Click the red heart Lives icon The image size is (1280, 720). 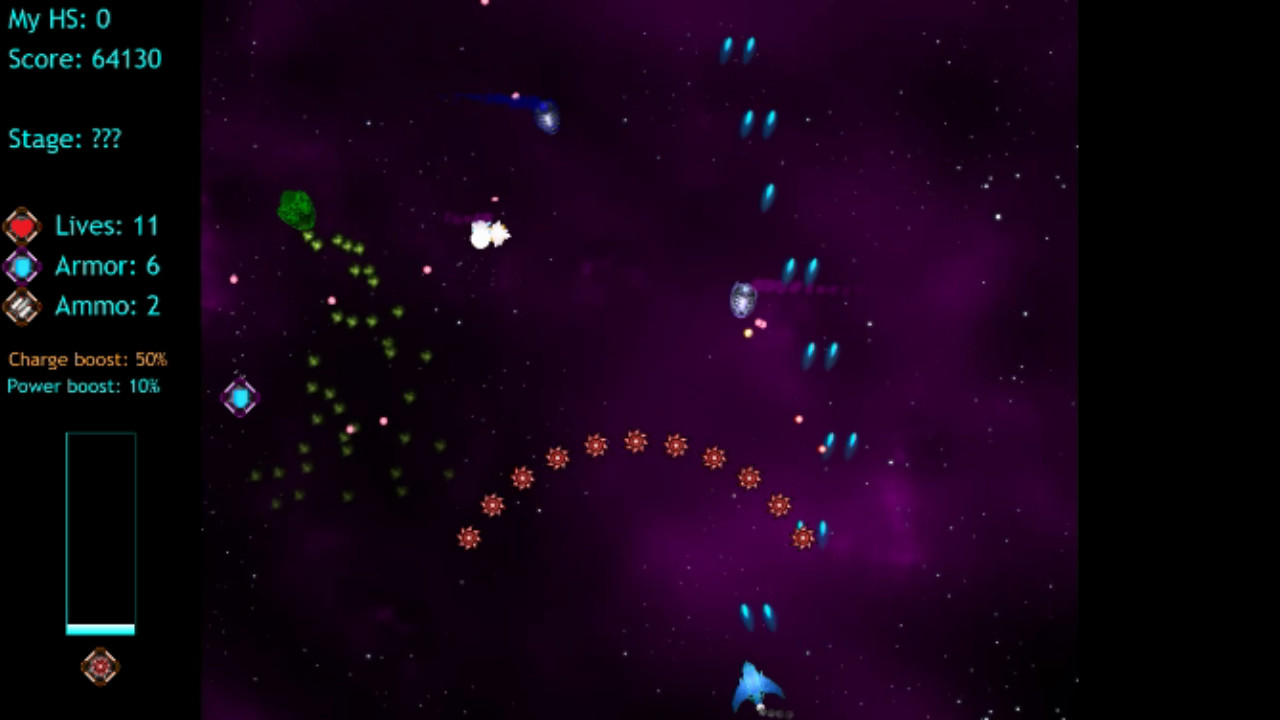pyautogui.click(x=22, y=226)
